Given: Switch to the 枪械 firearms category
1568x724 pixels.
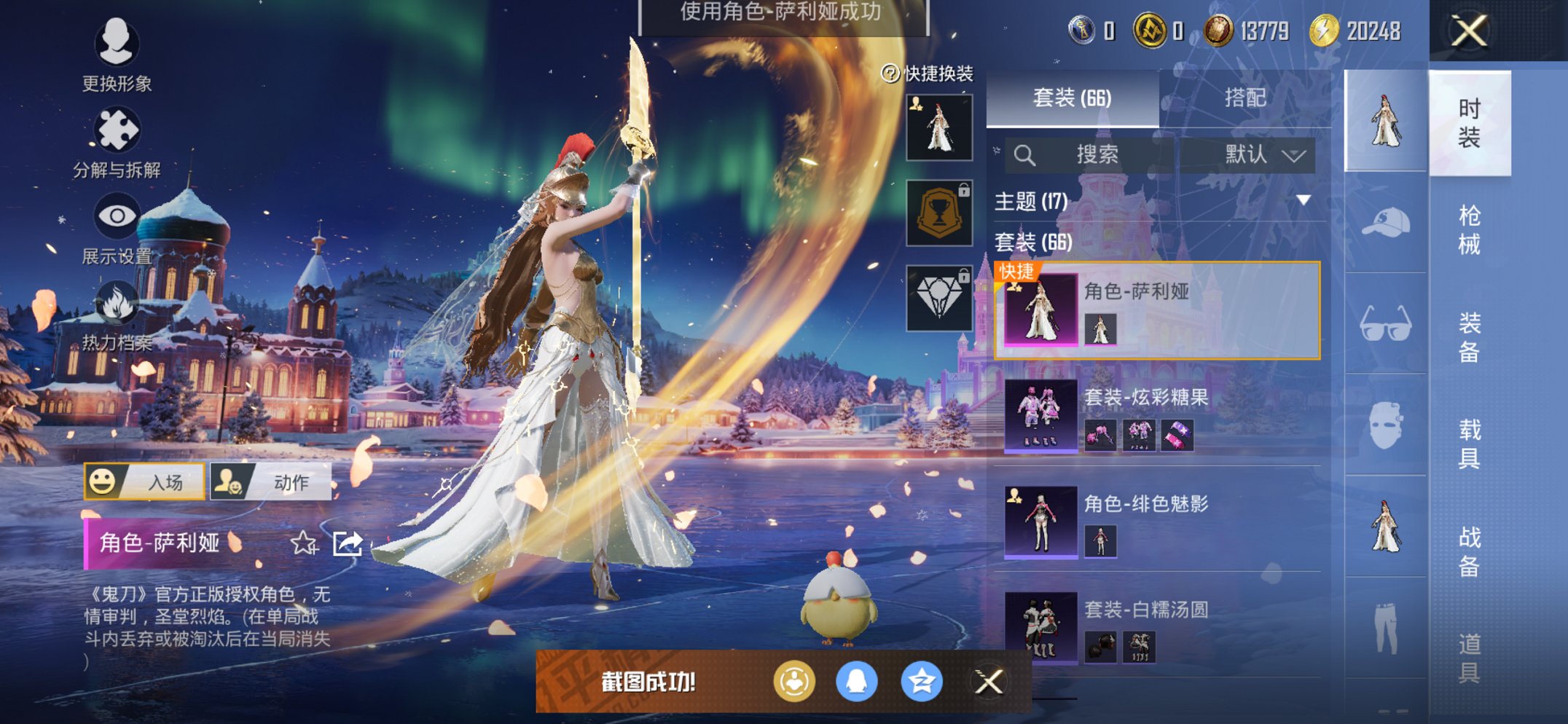Looking at the screenshot, I should (1469, 229).
